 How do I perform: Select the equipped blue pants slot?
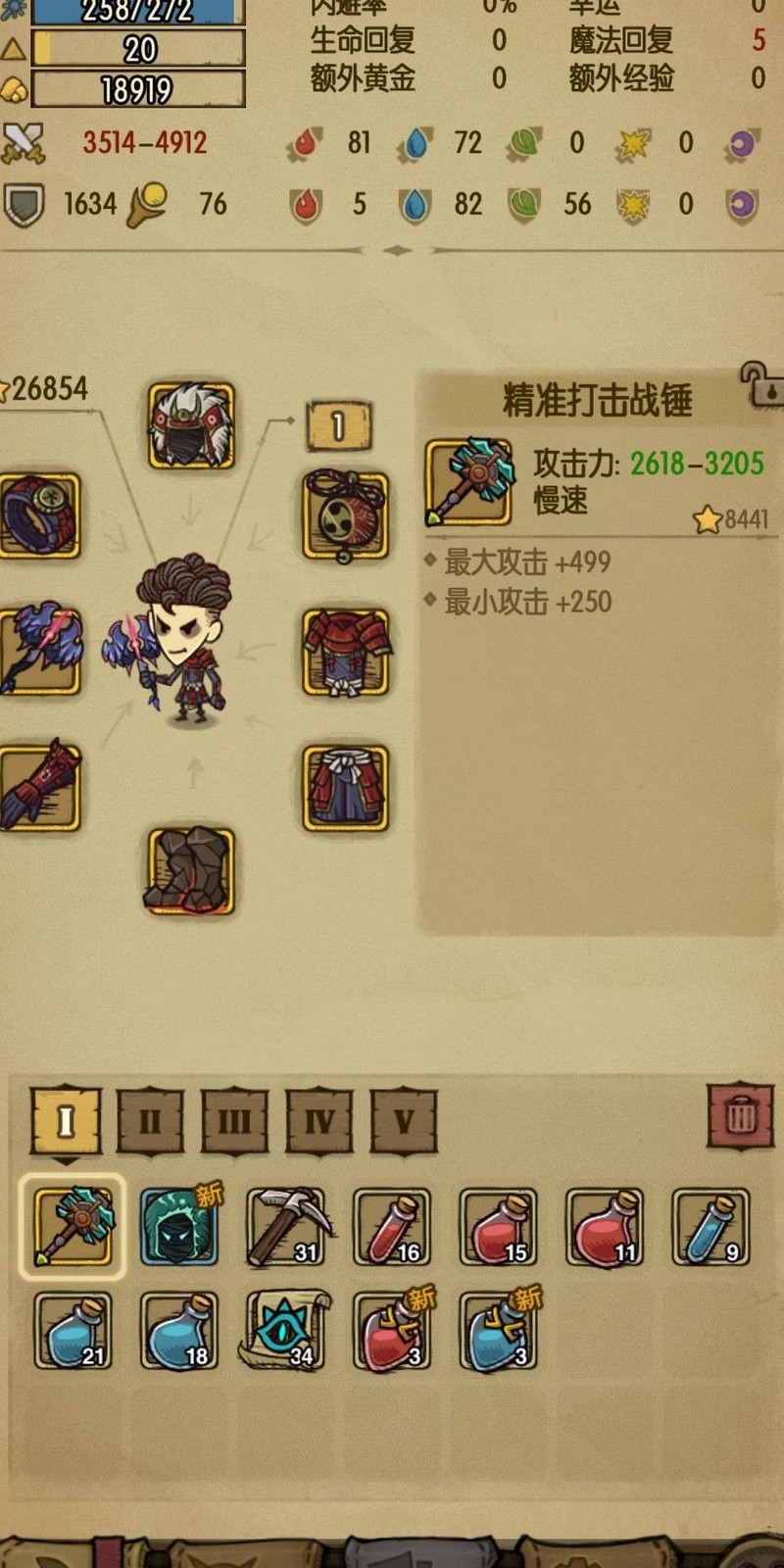click(x=345, y=787)
